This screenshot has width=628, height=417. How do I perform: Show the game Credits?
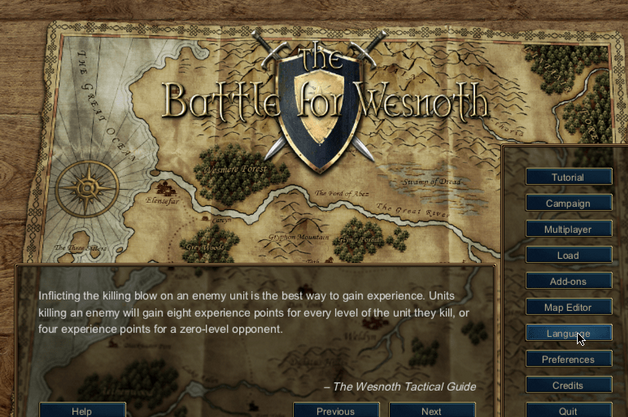point(568,385)
